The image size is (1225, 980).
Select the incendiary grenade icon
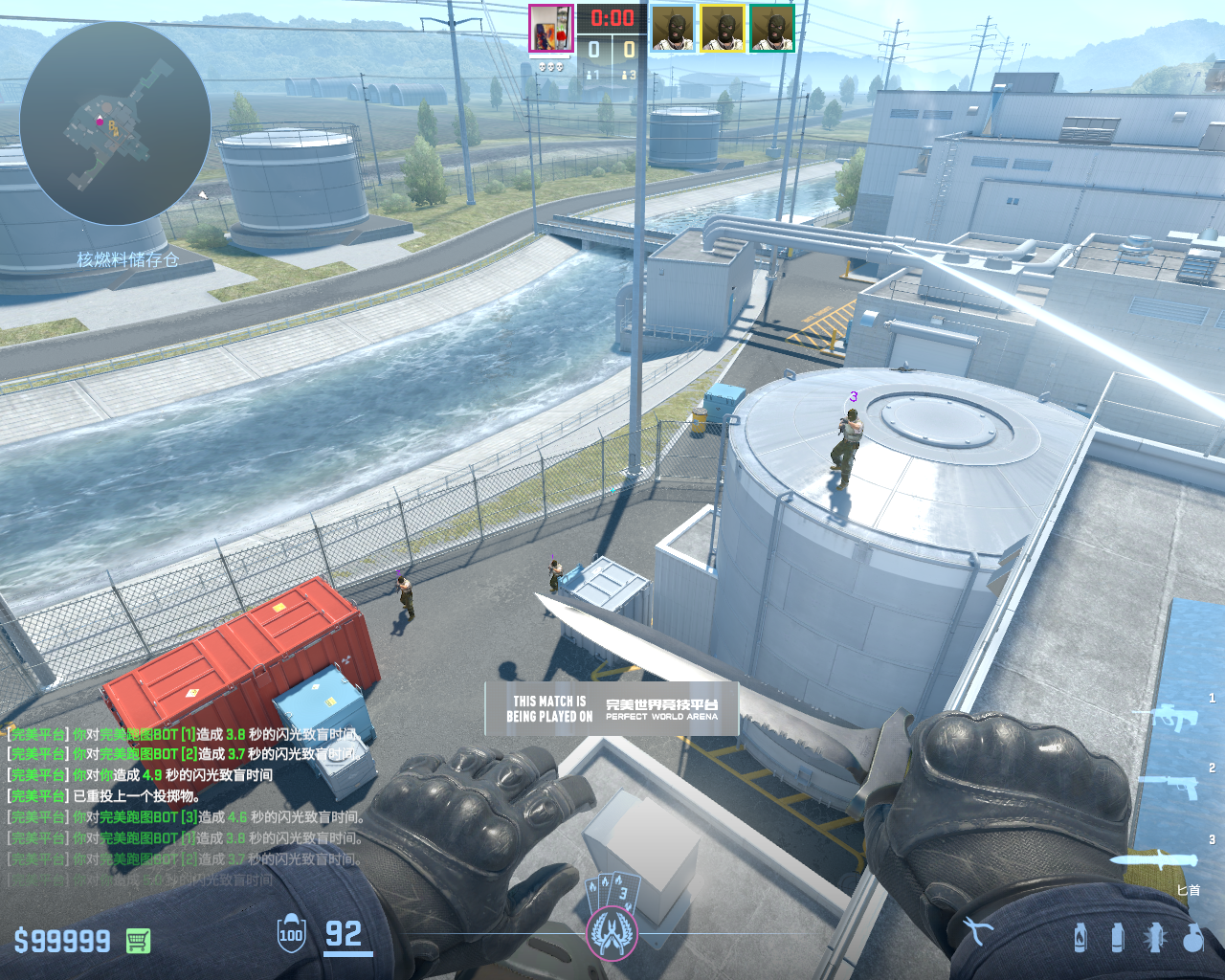coord(1080,937)
